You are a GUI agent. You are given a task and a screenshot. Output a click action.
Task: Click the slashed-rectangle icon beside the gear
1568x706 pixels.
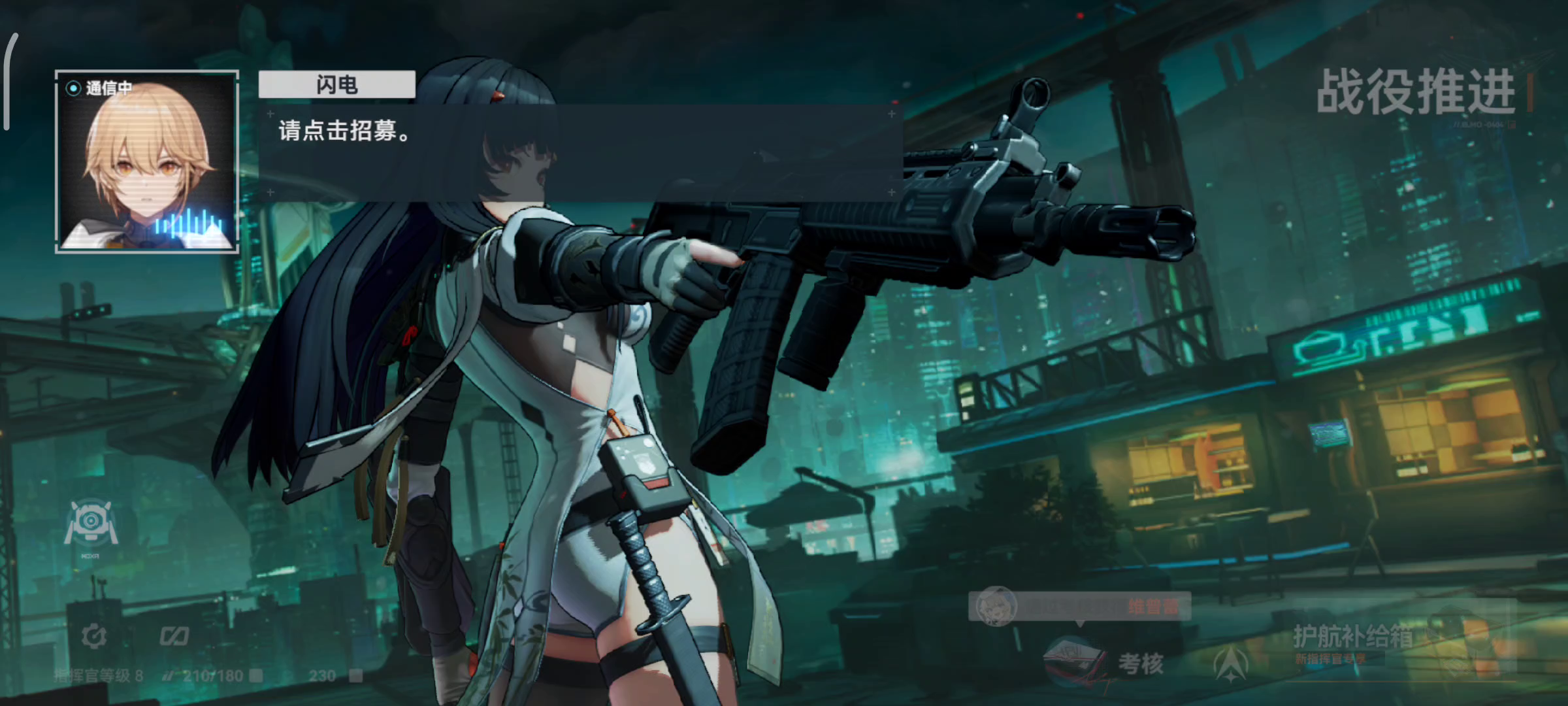coord(174,635)
